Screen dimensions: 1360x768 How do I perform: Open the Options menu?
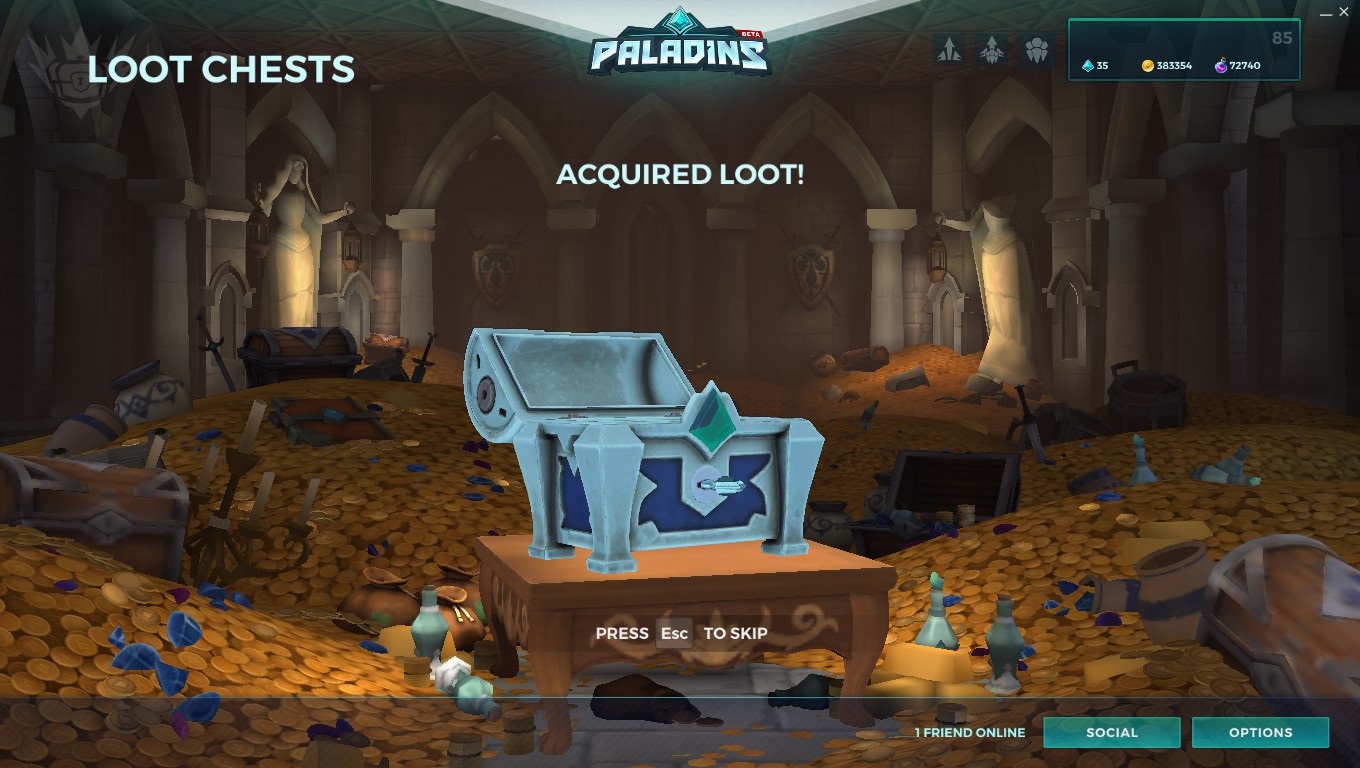click(x=1260, y=732)
